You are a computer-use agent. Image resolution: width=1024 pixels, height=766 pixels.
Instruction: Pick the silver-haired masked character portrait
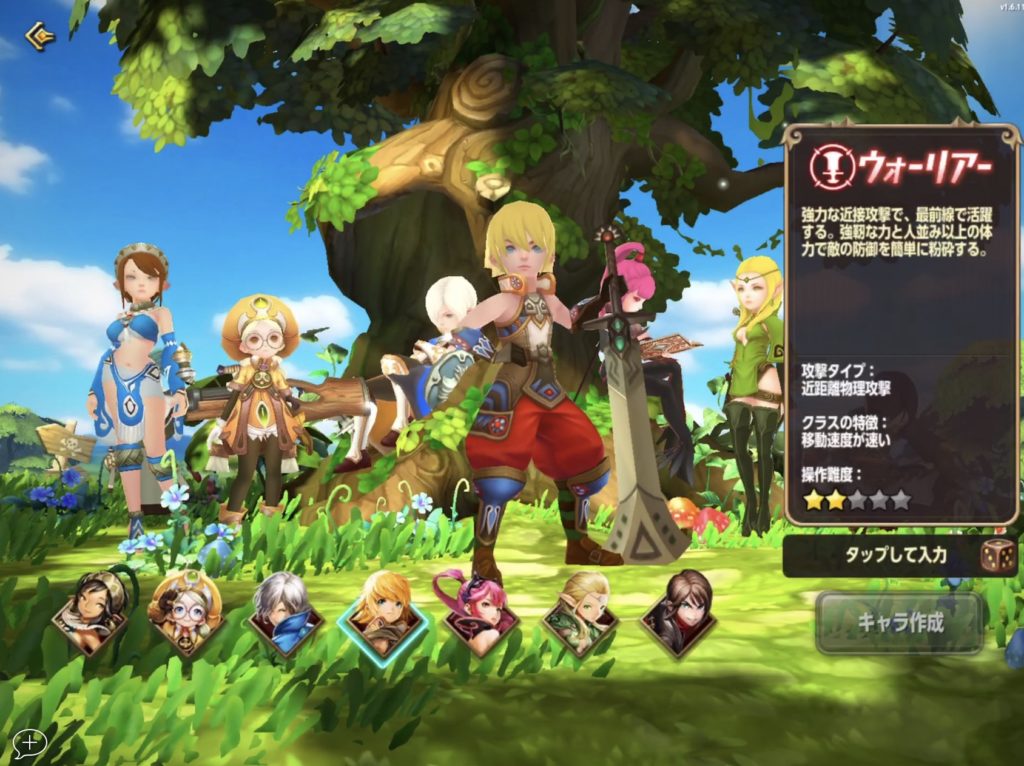285,612
